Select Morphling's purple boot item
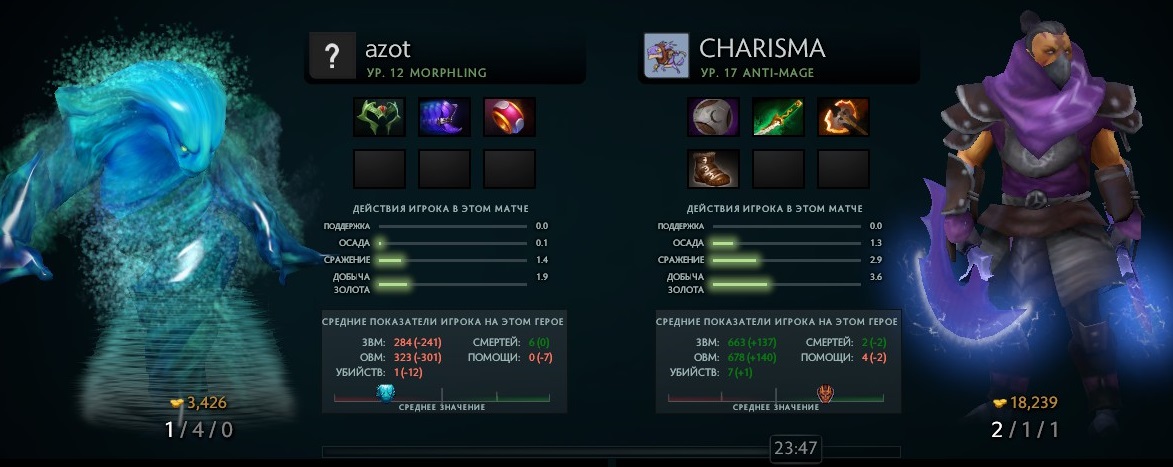Screen dimensions: 1173x467 click(445, 117)
